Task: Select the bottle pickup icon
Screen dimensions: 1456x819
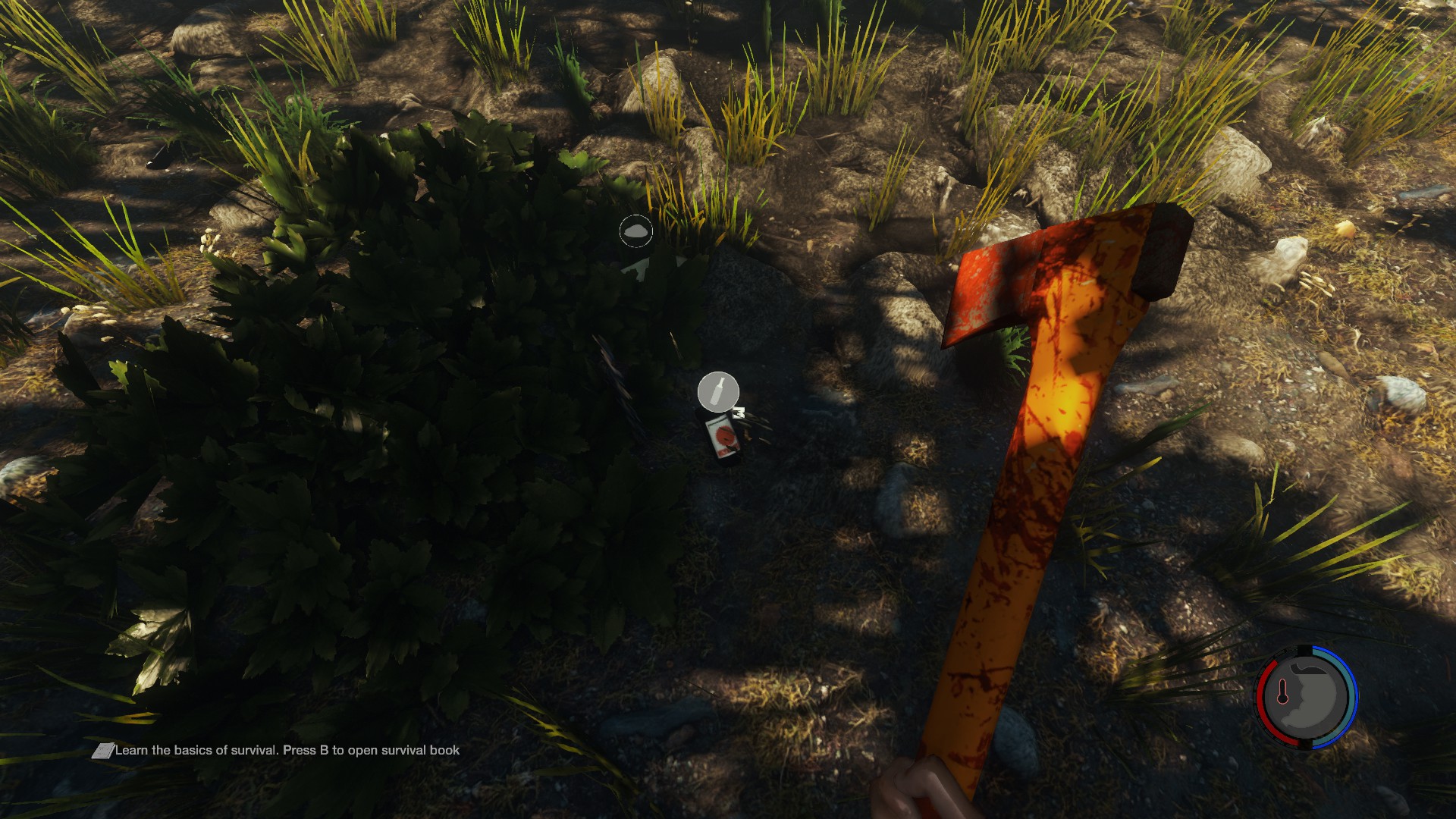Action: click(x=717, y=392)
